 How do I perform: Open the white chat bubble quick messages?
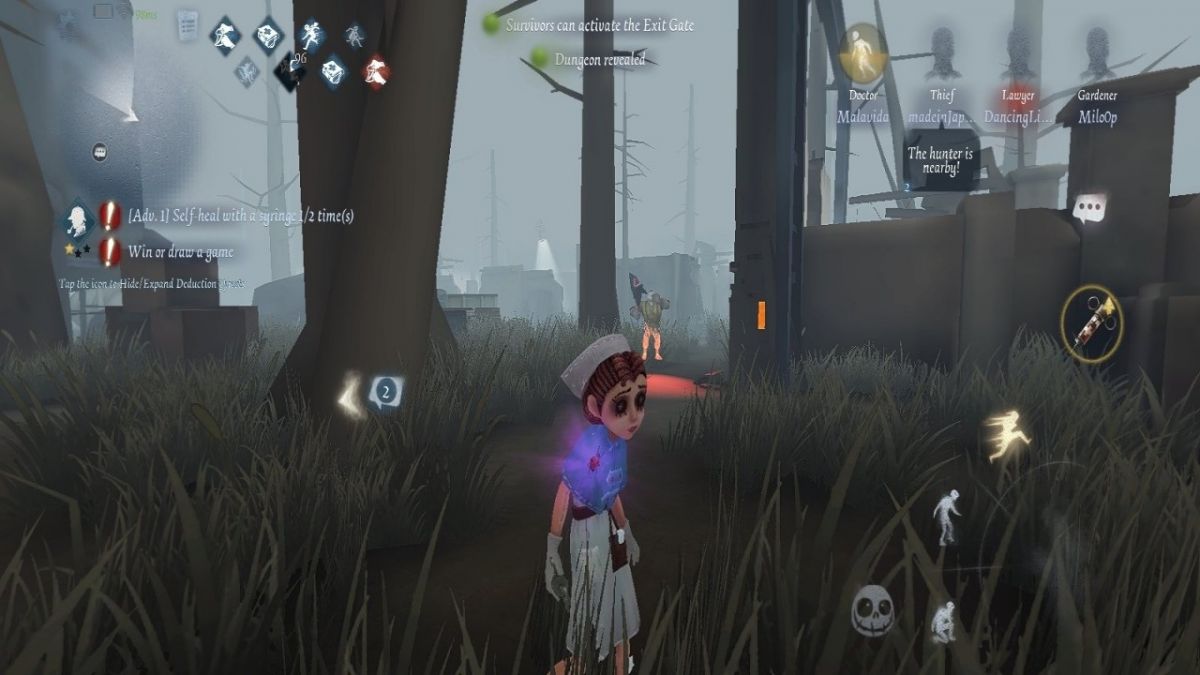click(x=1089, y=208)
